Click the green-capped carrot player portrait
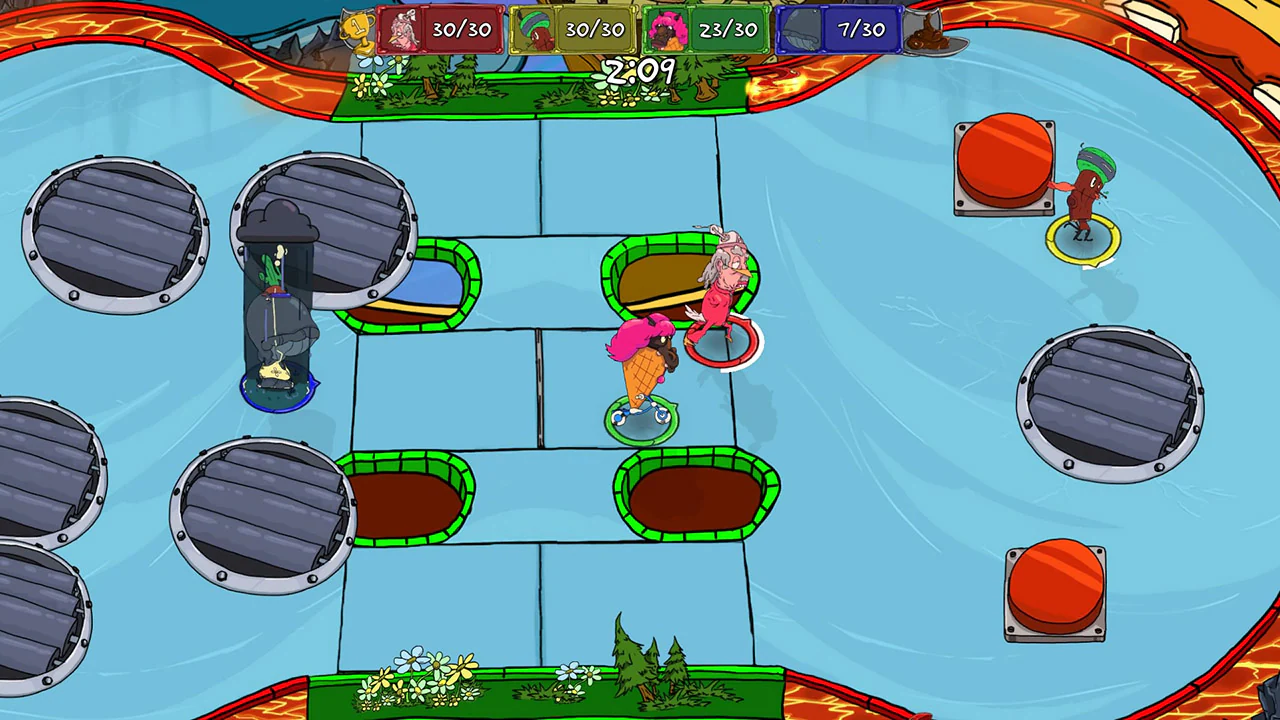Viewport: 1280px width, 720px height. [533, 28]
